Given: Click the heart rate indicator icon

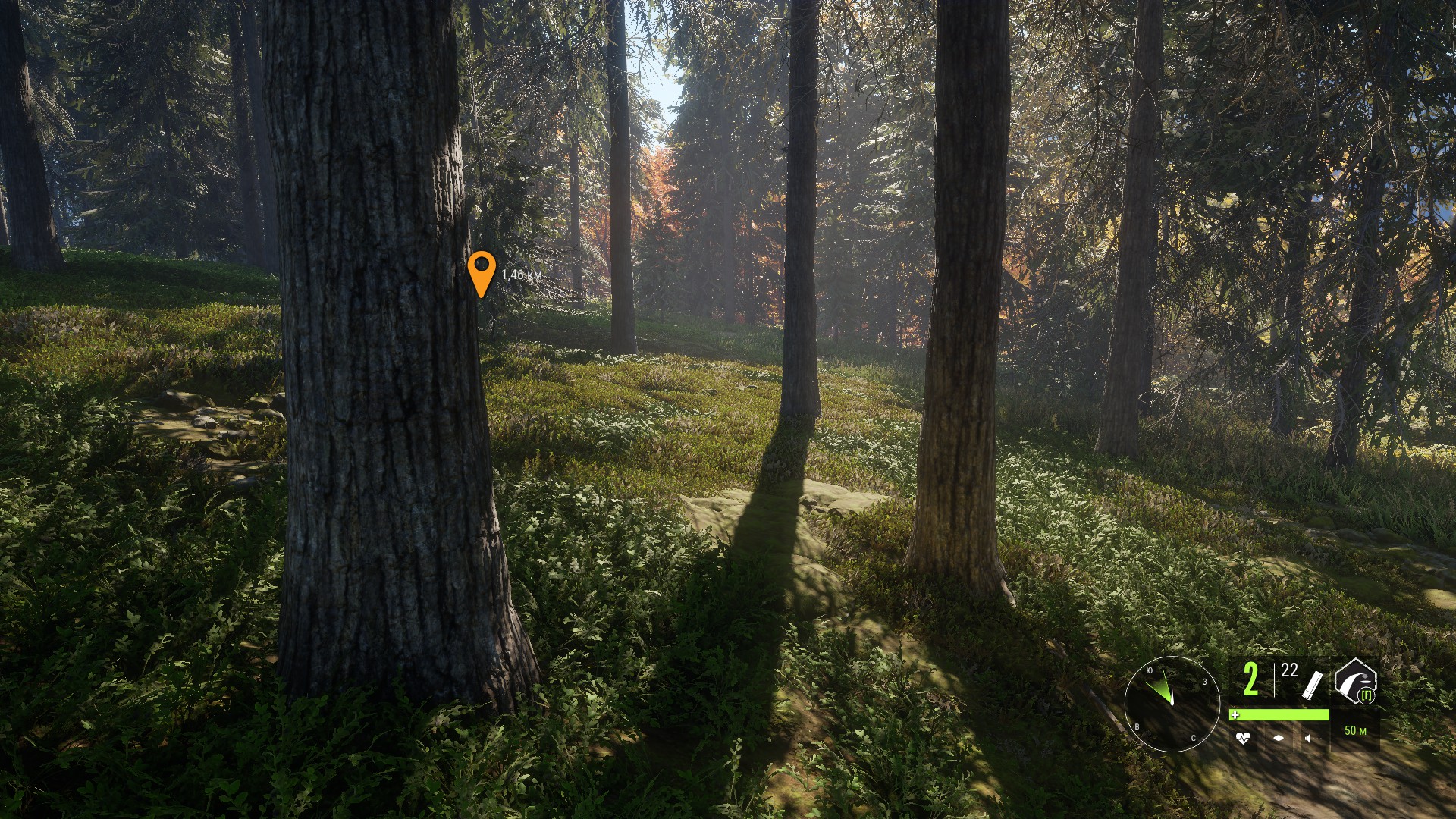Looking at the screenshot, I should click(1242, 738).
